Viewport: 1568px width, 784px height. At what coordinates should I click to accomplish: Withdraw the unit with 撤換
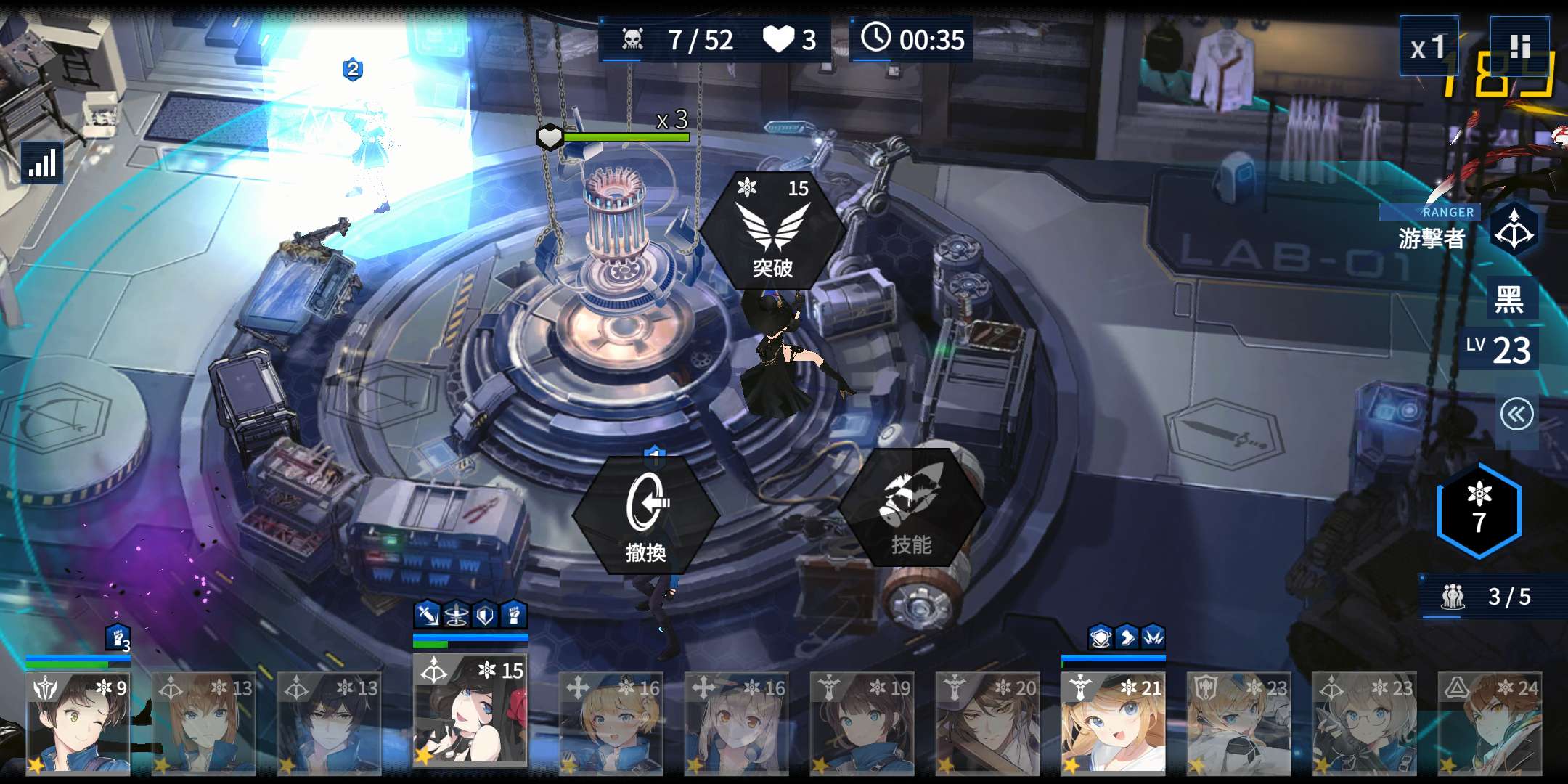[x=646, y=515]
